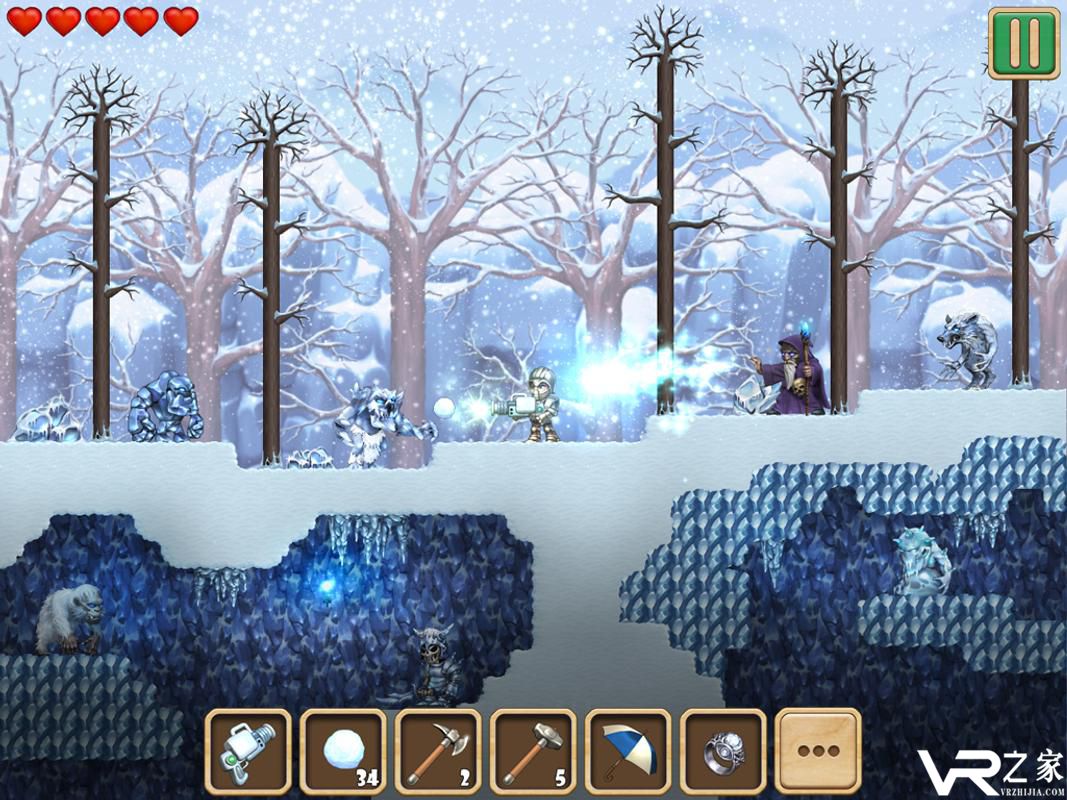This screenshot has width=1067, height=800.
Task: Select the hammer hotbar slot
Action: pos(533,750)
